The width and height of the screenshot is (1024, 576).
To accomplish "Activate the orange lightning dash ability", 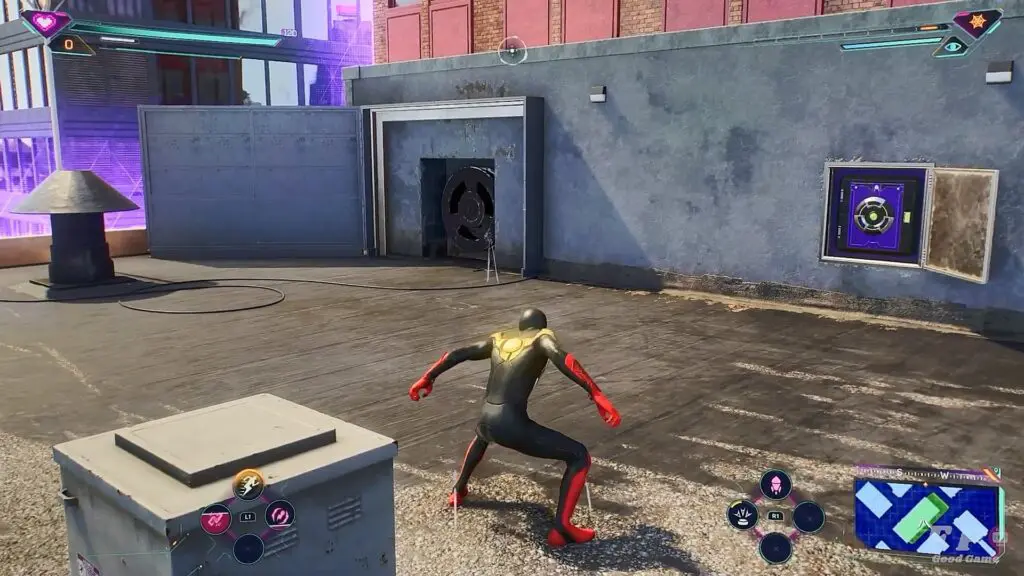I will pos(248,485).
